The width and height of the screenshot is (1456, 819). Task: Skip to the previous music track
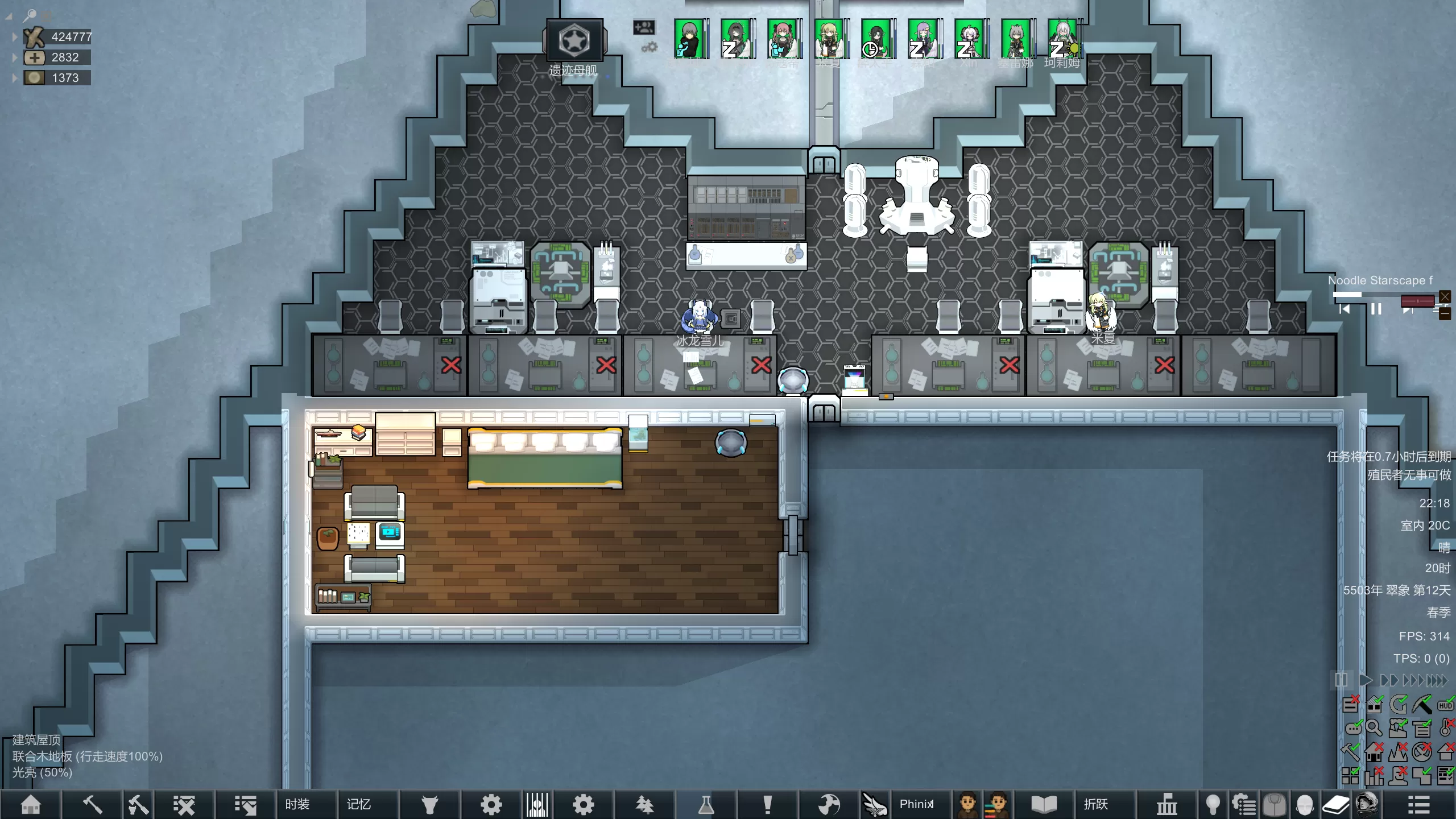[x=1345, y=309]
